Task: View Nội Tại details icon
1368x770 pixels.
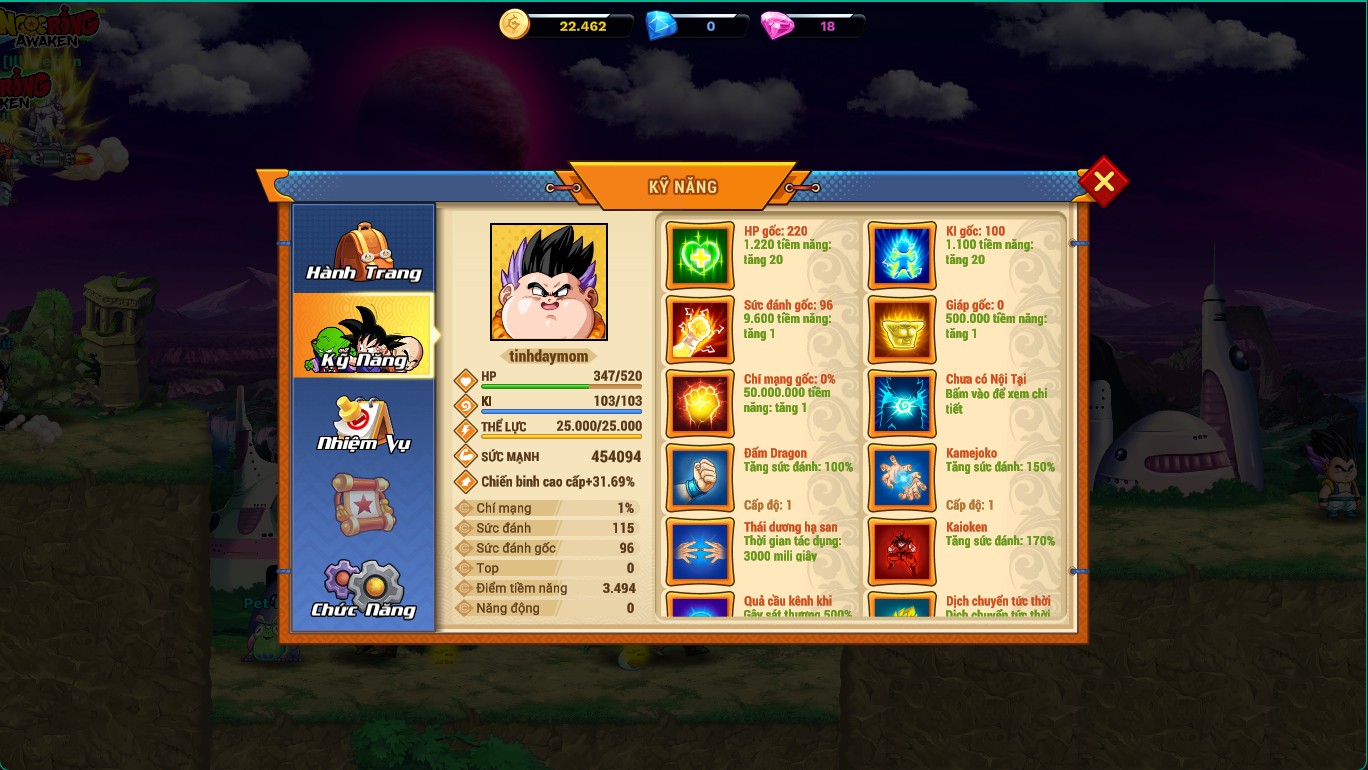Action: coord(902,404)
